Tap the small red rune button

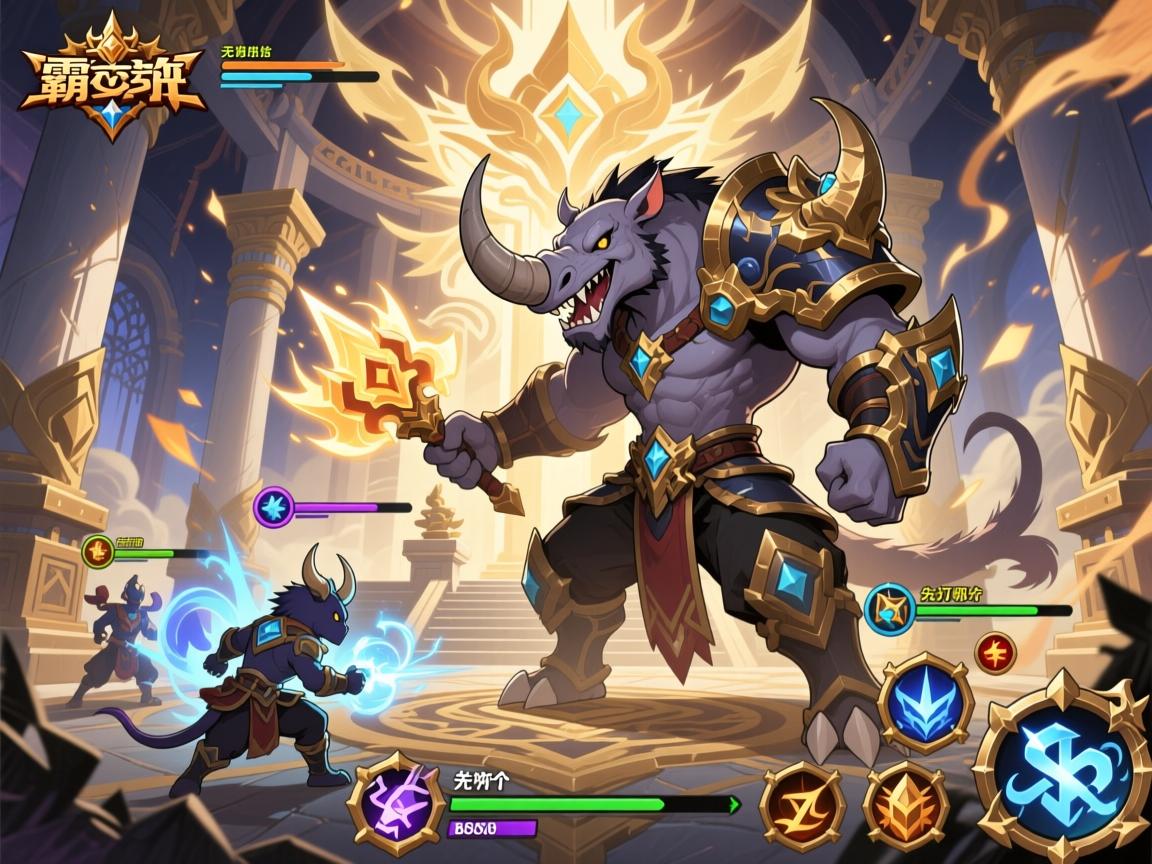tap(993, 651)
